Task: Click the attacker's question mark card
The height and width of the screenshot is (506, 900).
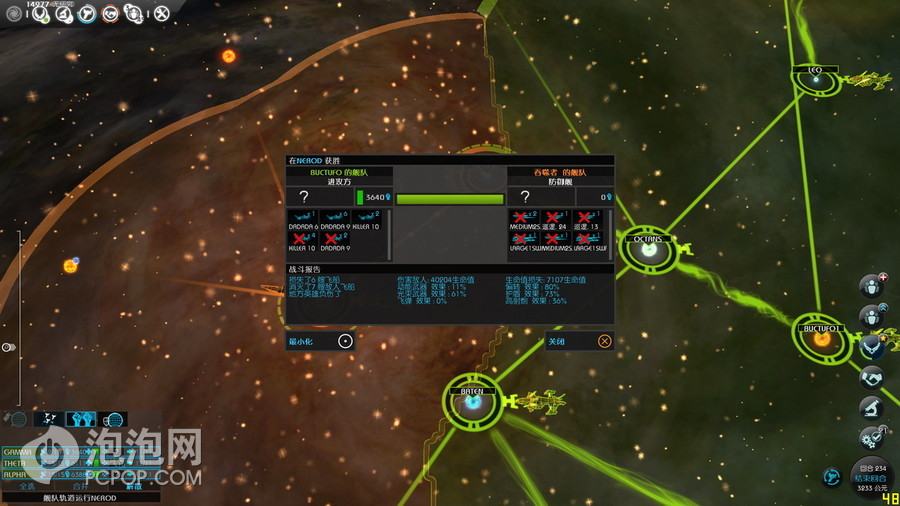Action: [x=304, y=197]
